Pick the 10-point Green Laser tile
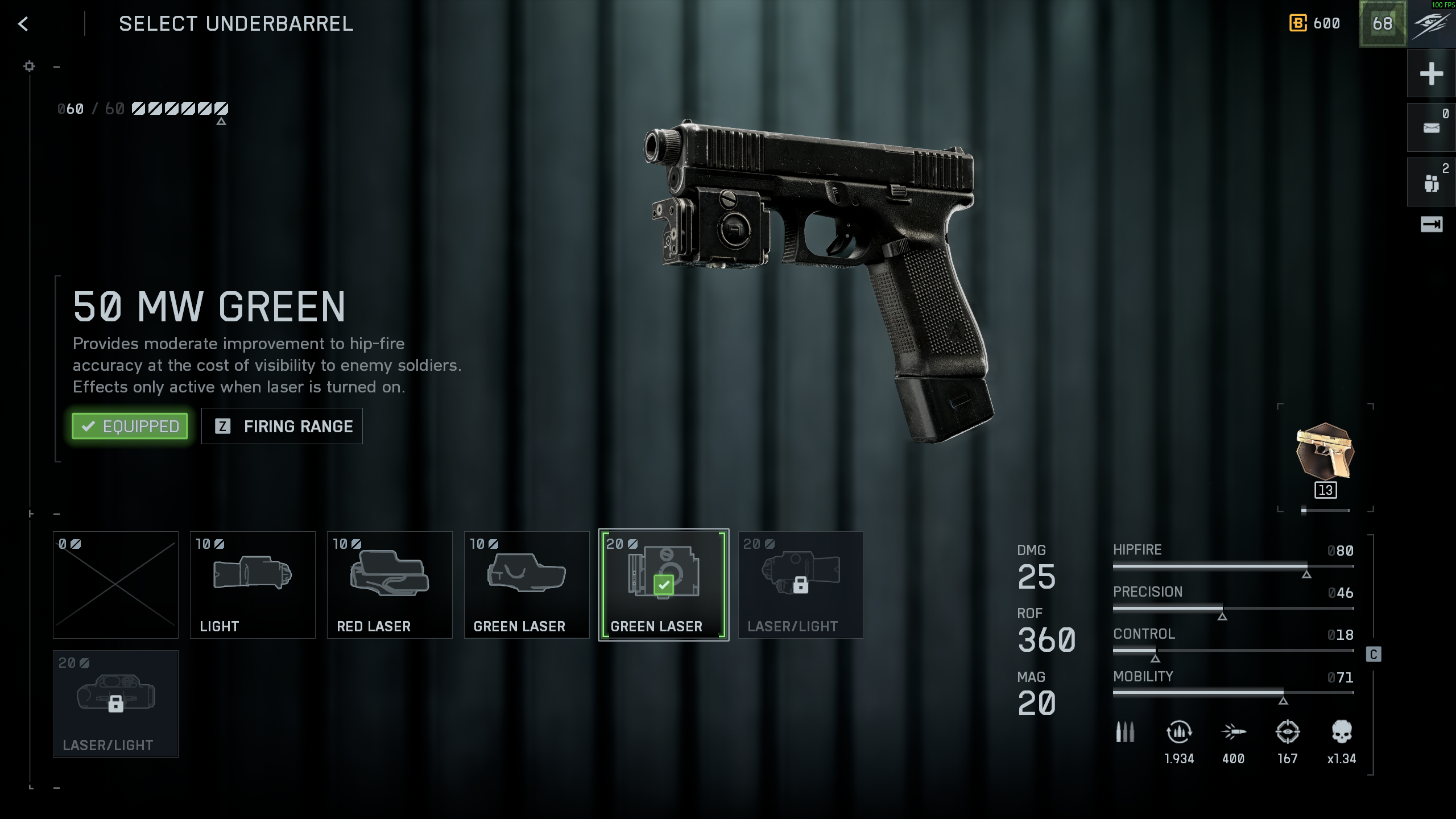 pyautogui.click(x=527, y=585)
